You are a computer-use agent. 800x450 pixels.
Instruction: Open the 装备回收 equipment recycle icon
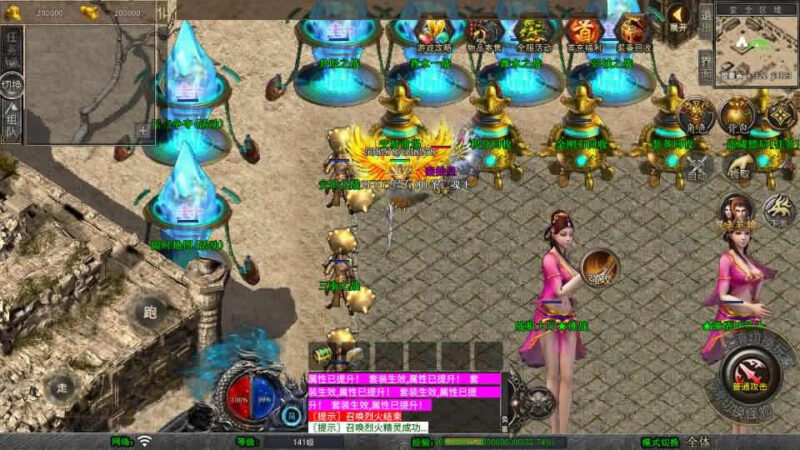pyautogui.click(x=632, y=32)
